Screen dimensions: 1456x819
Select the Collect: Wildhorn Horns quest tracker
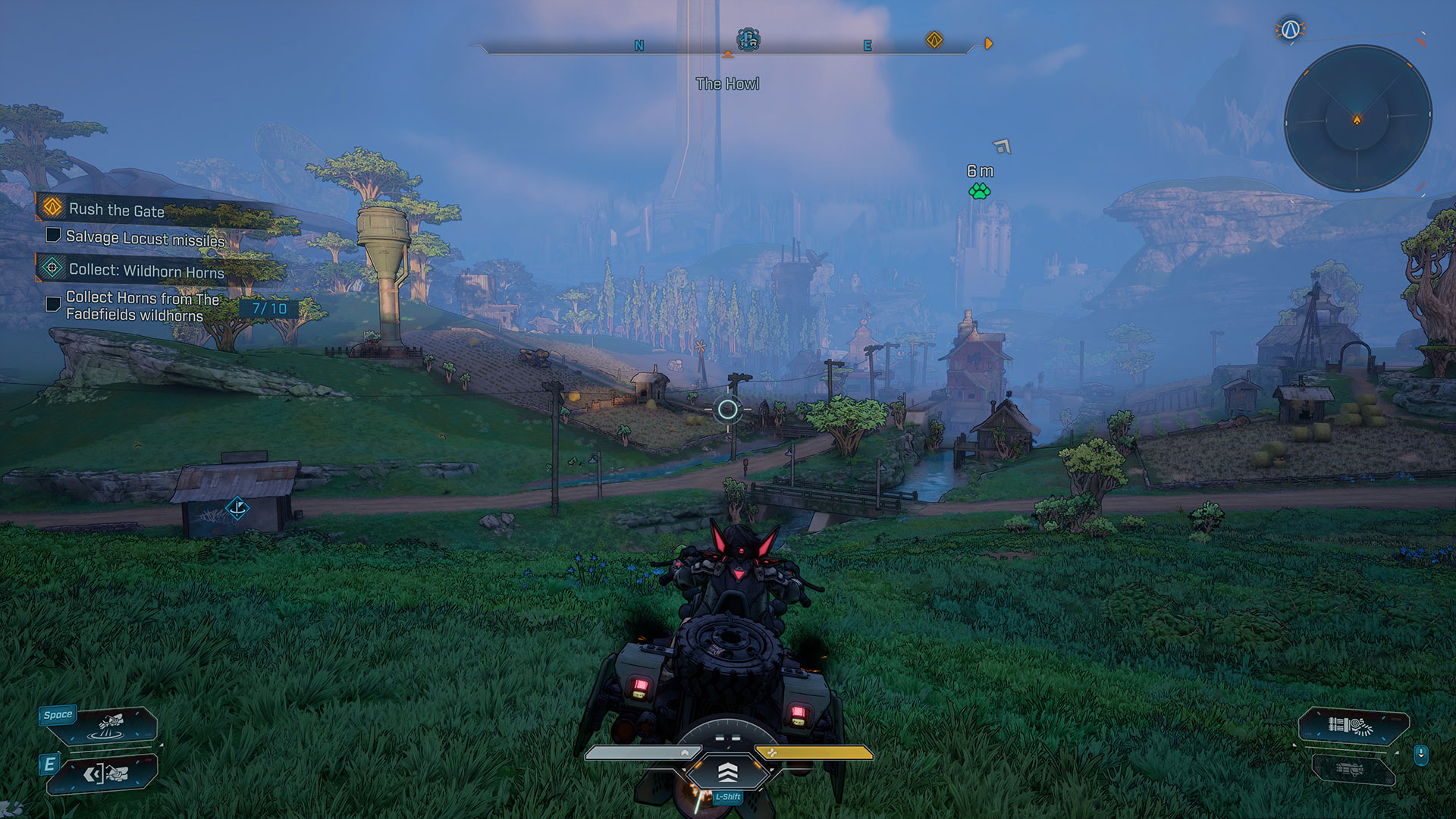146,271
